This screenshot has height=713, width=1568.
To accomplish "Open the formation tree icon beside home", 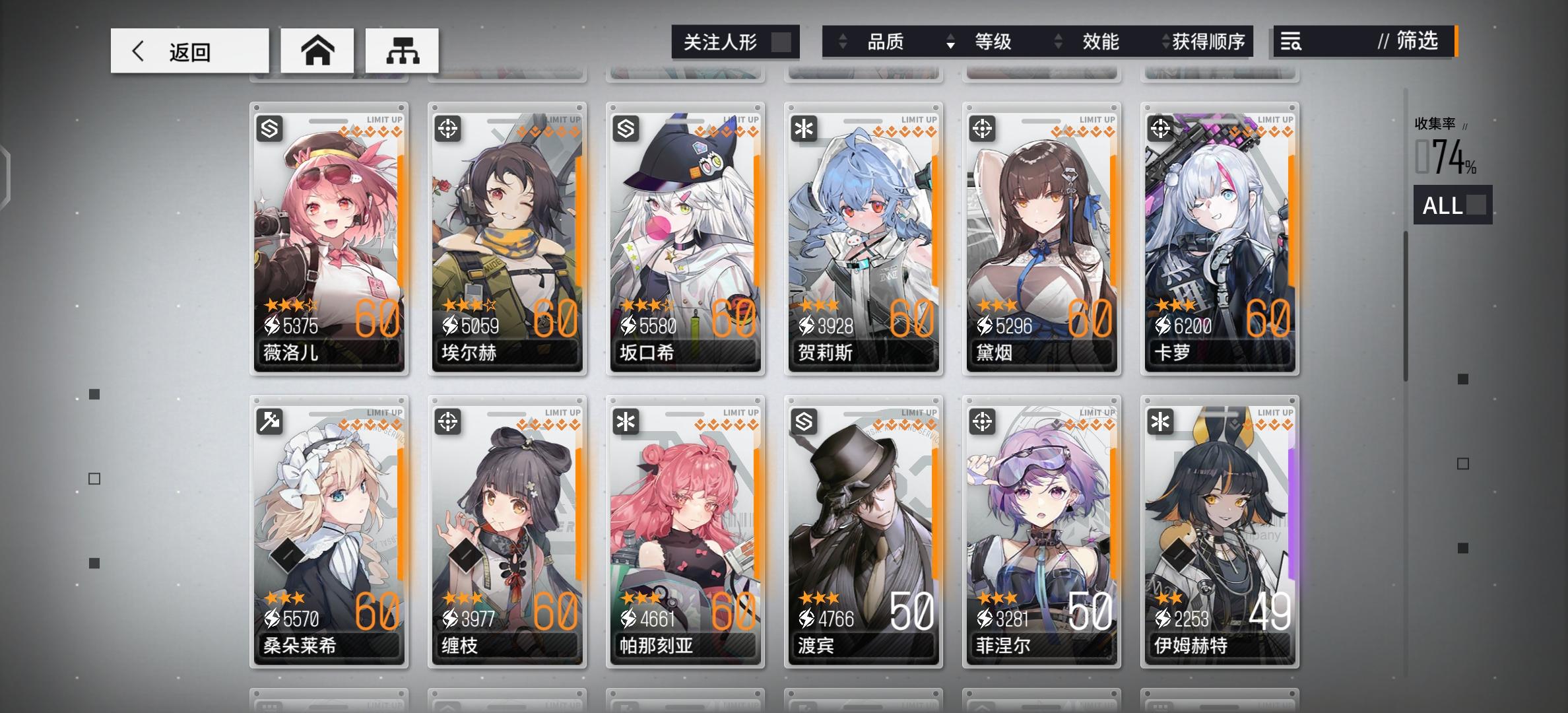I will 401,50.
